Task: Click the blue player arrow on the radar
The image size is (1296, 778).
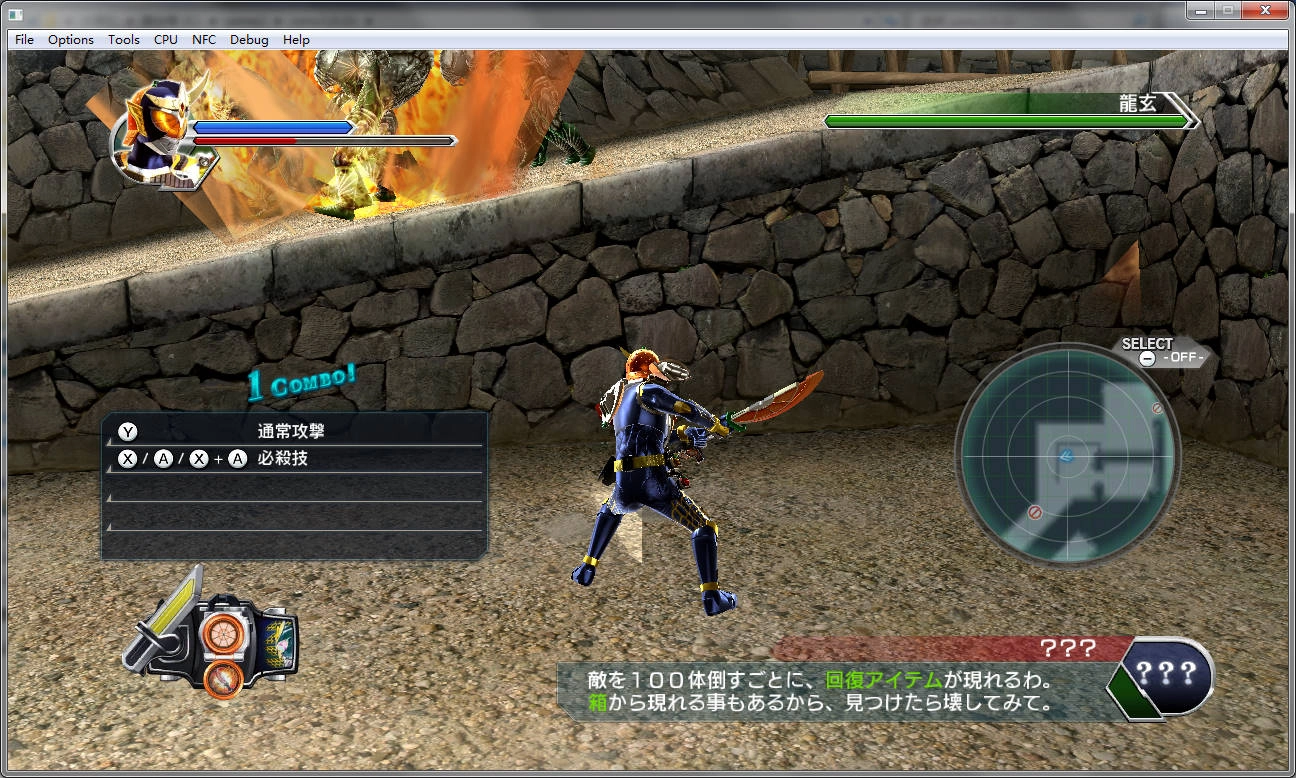Action: (1064, 458)
